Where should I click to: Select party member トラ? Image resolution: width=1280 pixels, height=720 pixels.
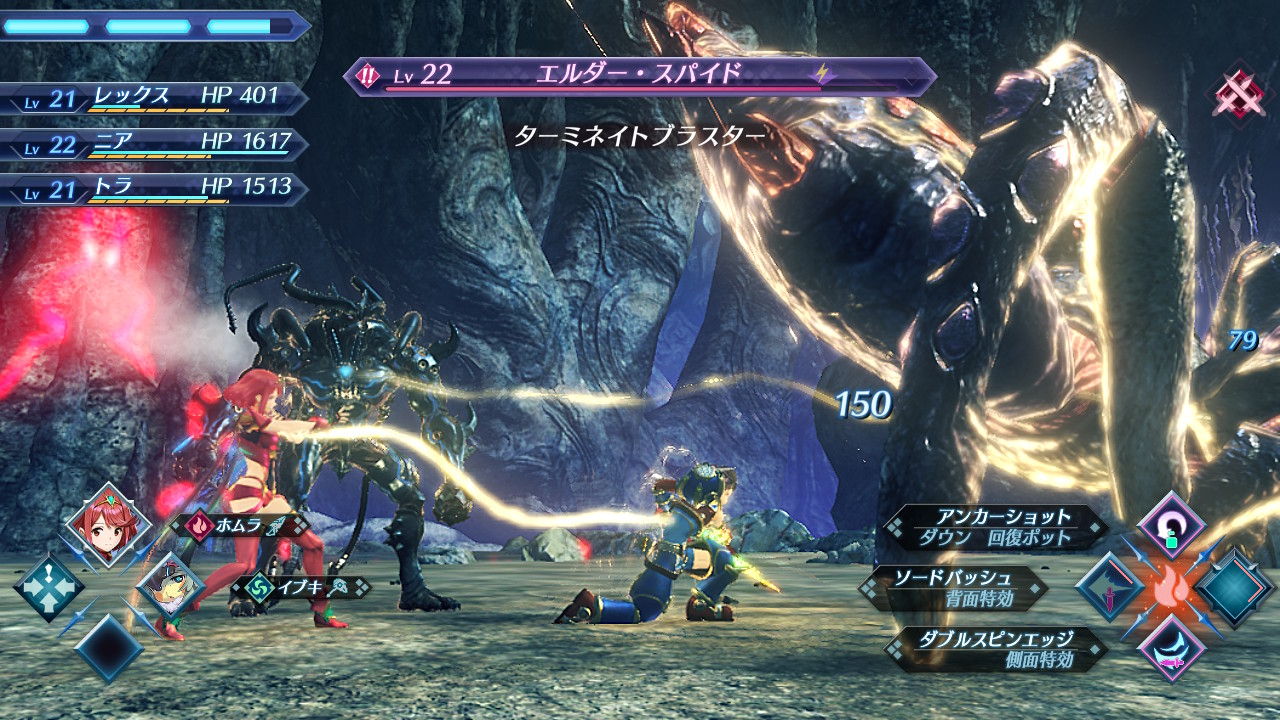tap(152, 188)
